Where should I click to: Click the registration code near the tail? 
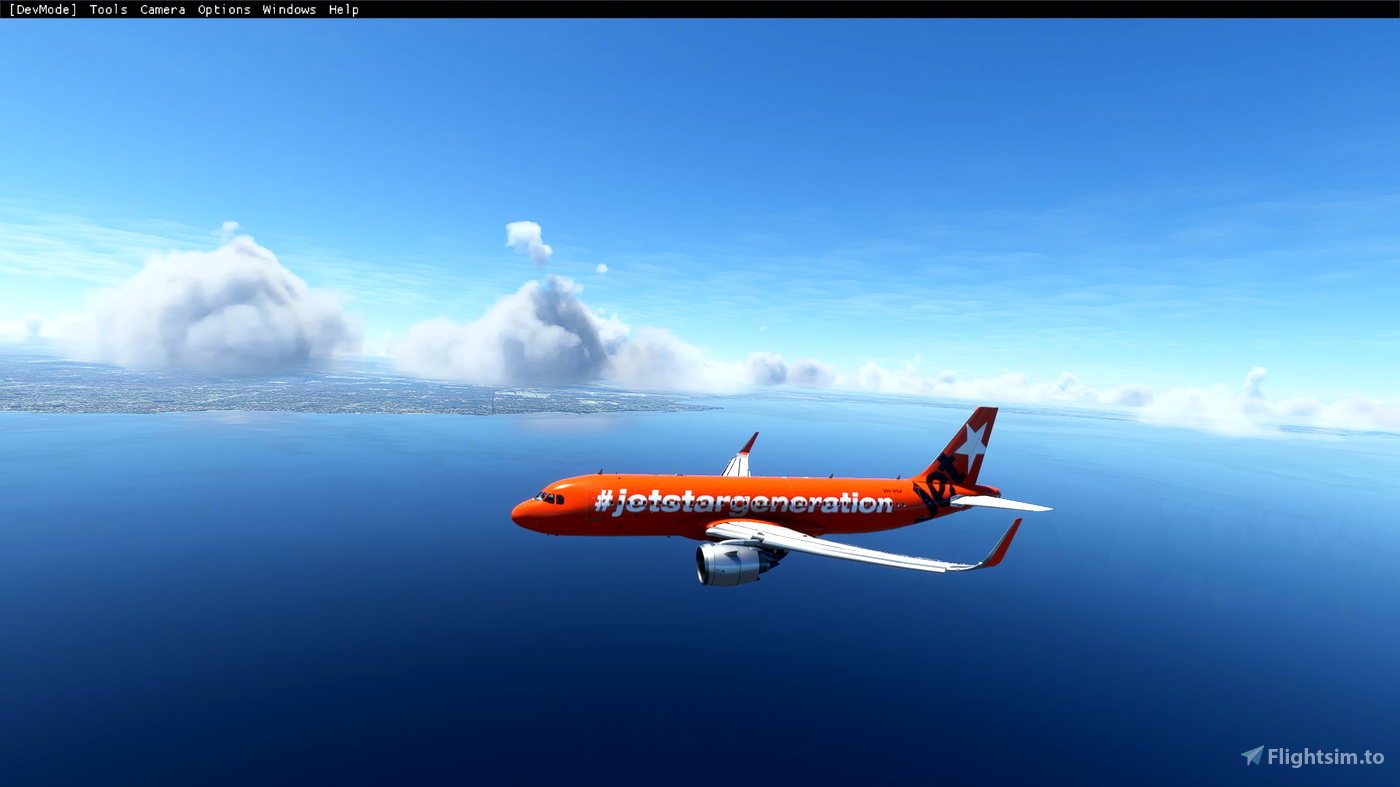[x=890, y=489]
